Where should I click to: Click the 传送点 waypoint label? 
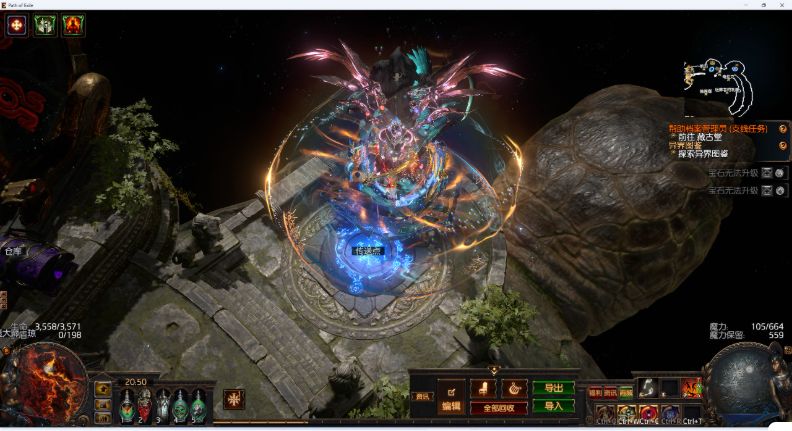(x=368, y=251)
